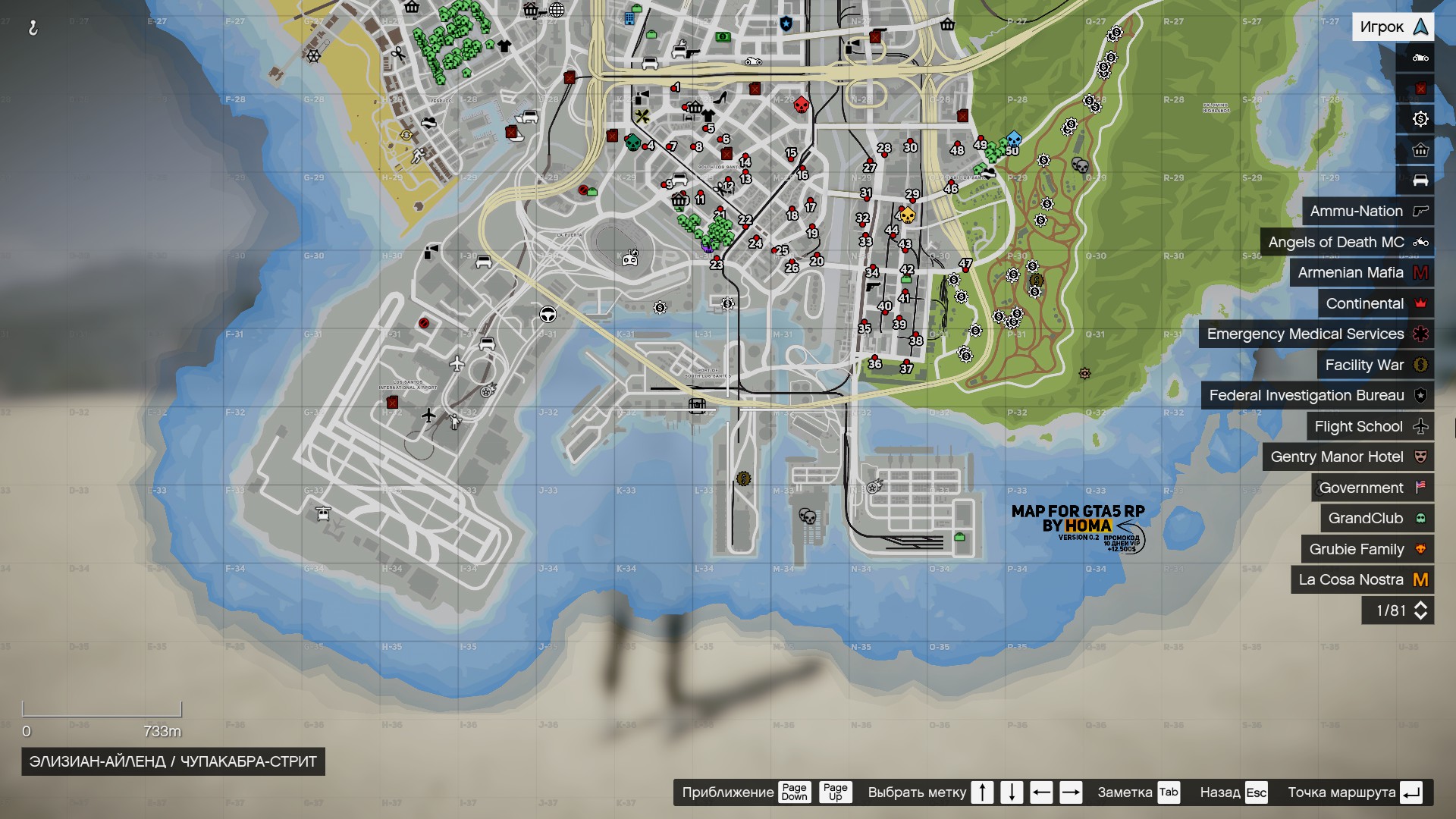This screenshot has height=819, width=1456.
Task: Select the medical cross icon for Emergency Medical Services
Action: [1420, 334]
